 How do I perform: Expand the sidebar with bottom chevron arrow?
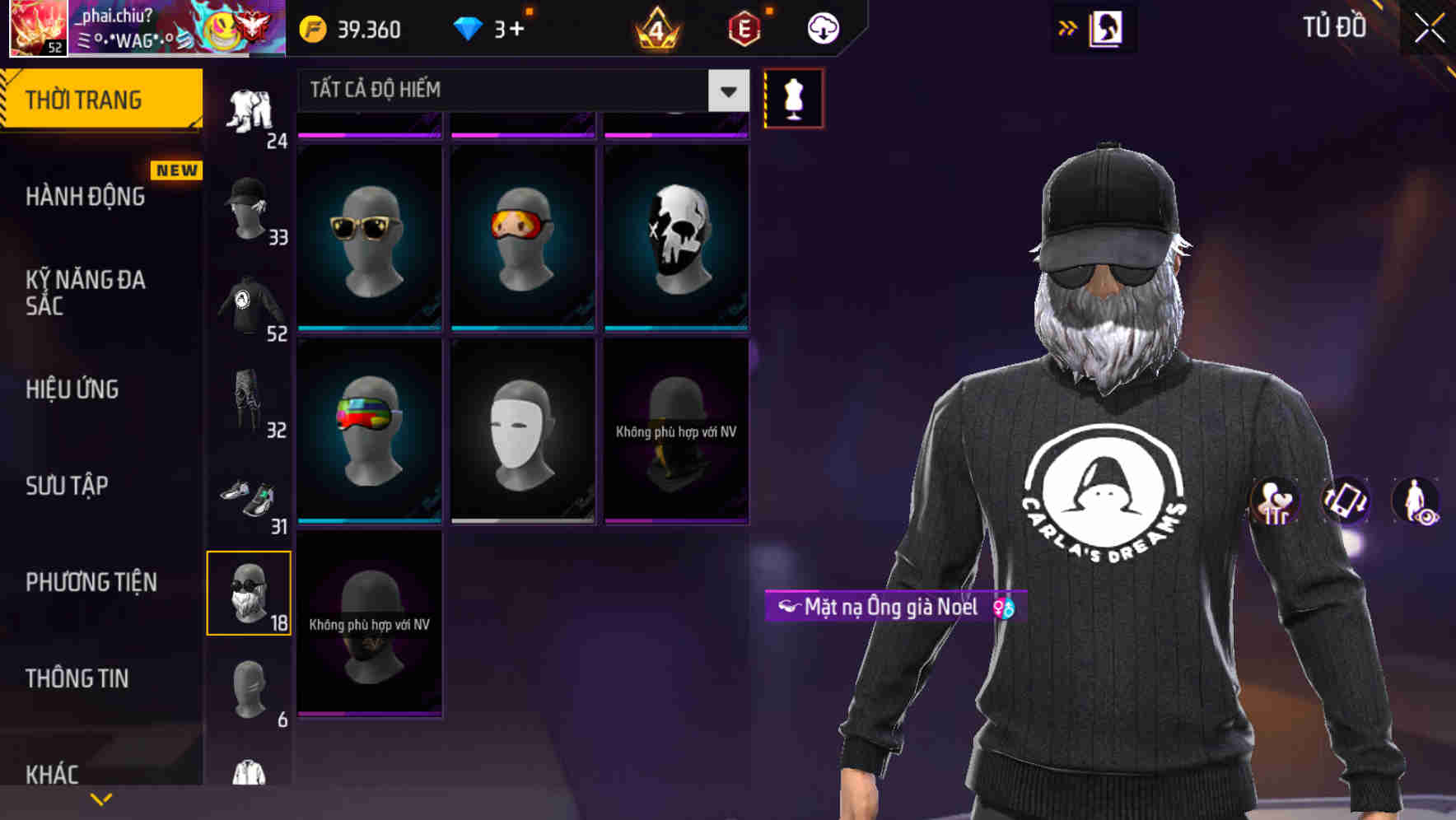click(100, 799)
